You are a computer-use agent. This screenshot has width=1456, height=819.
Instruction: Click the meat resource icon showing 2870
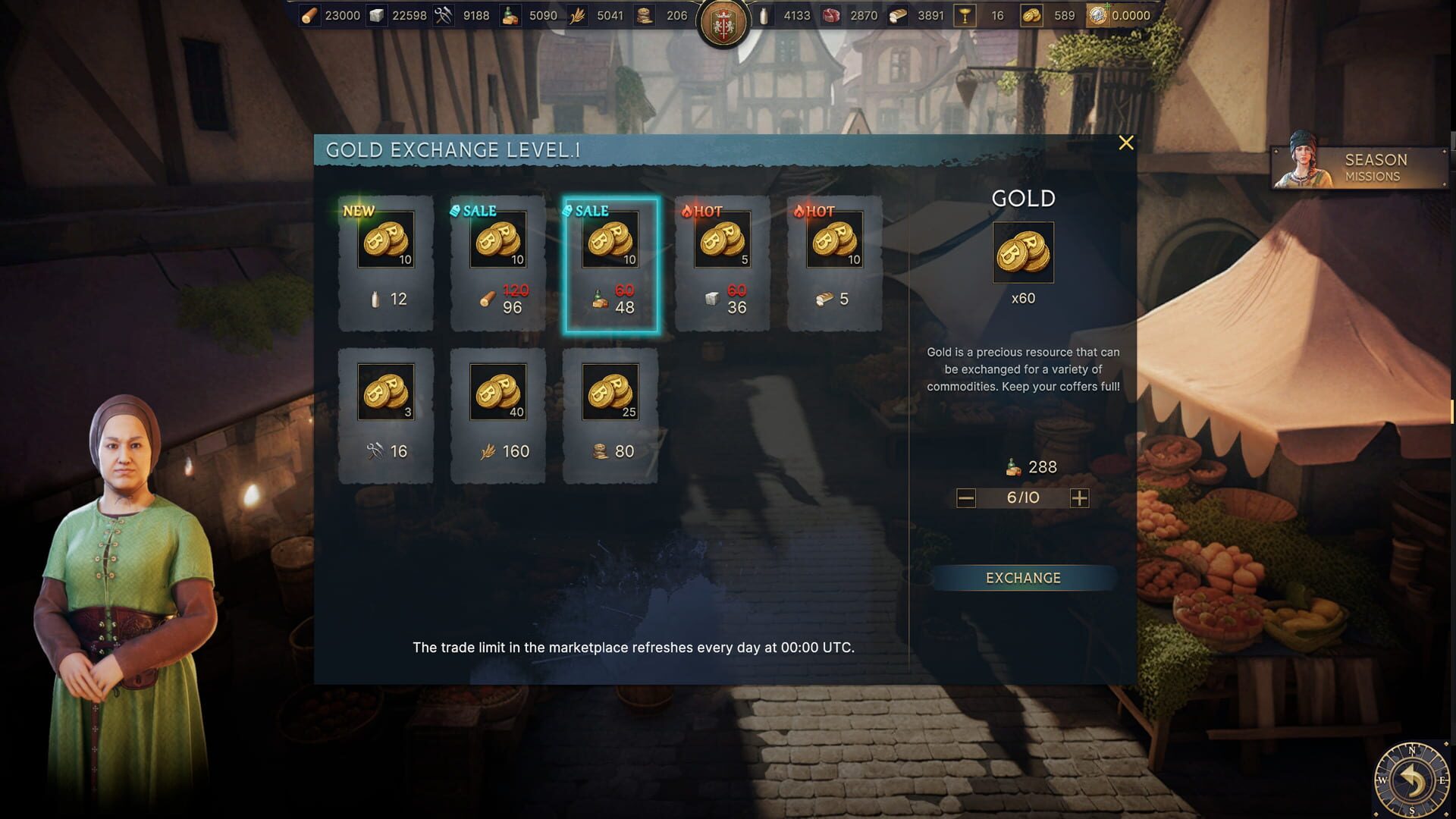click(x=829, y=15)
